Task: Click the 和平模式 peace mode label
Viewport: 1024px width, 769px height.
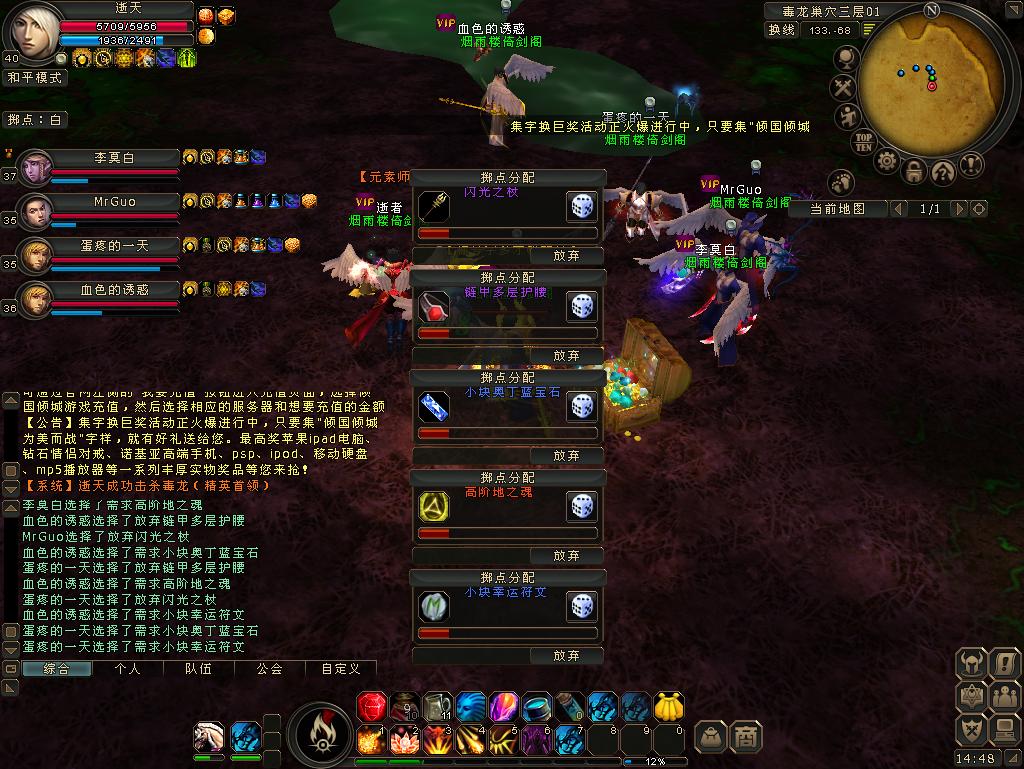Action: 34,77
